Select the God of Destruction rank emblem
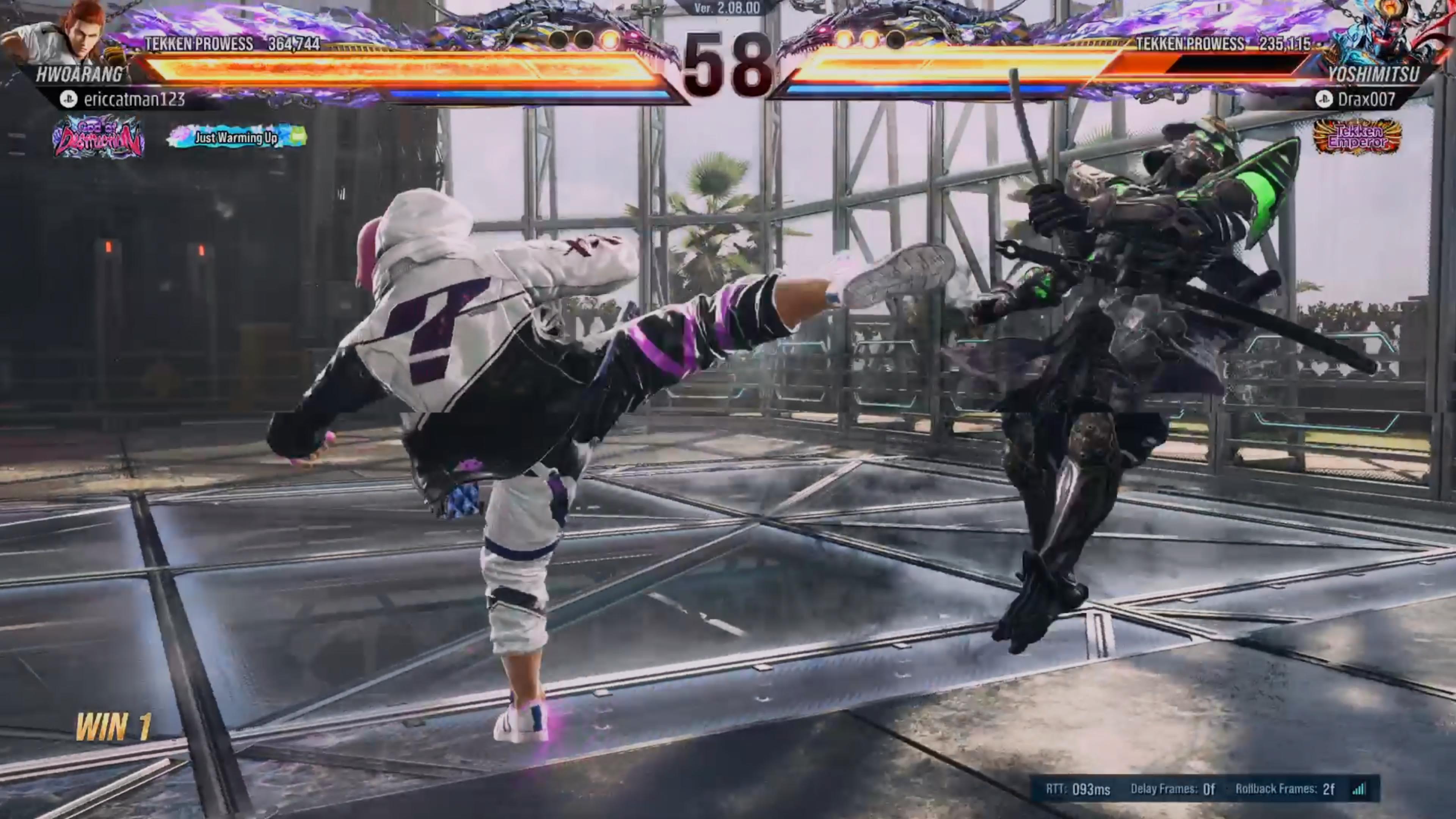 98,137
